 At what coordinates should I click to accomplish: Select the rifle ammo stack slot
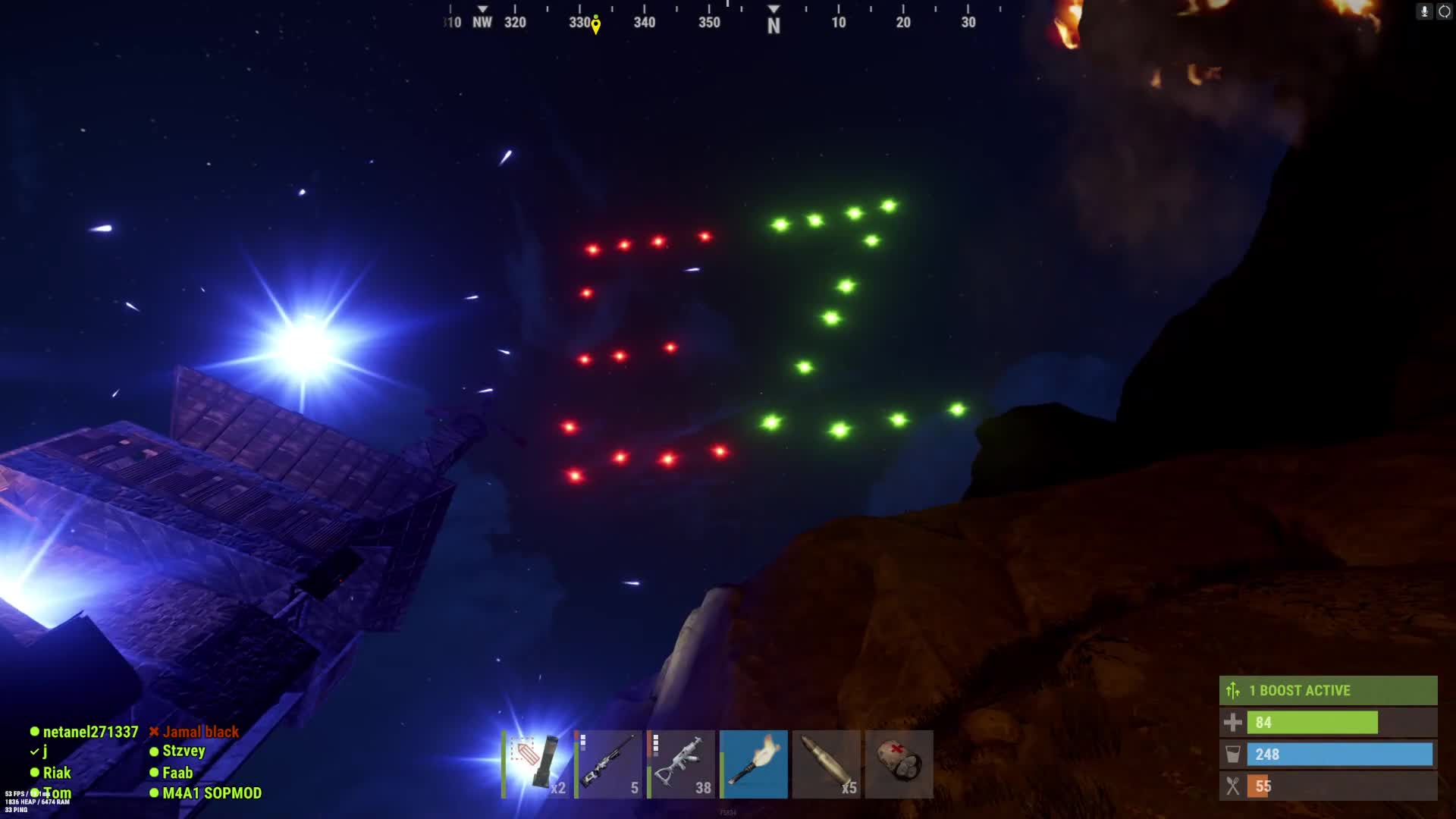point(827,764)
